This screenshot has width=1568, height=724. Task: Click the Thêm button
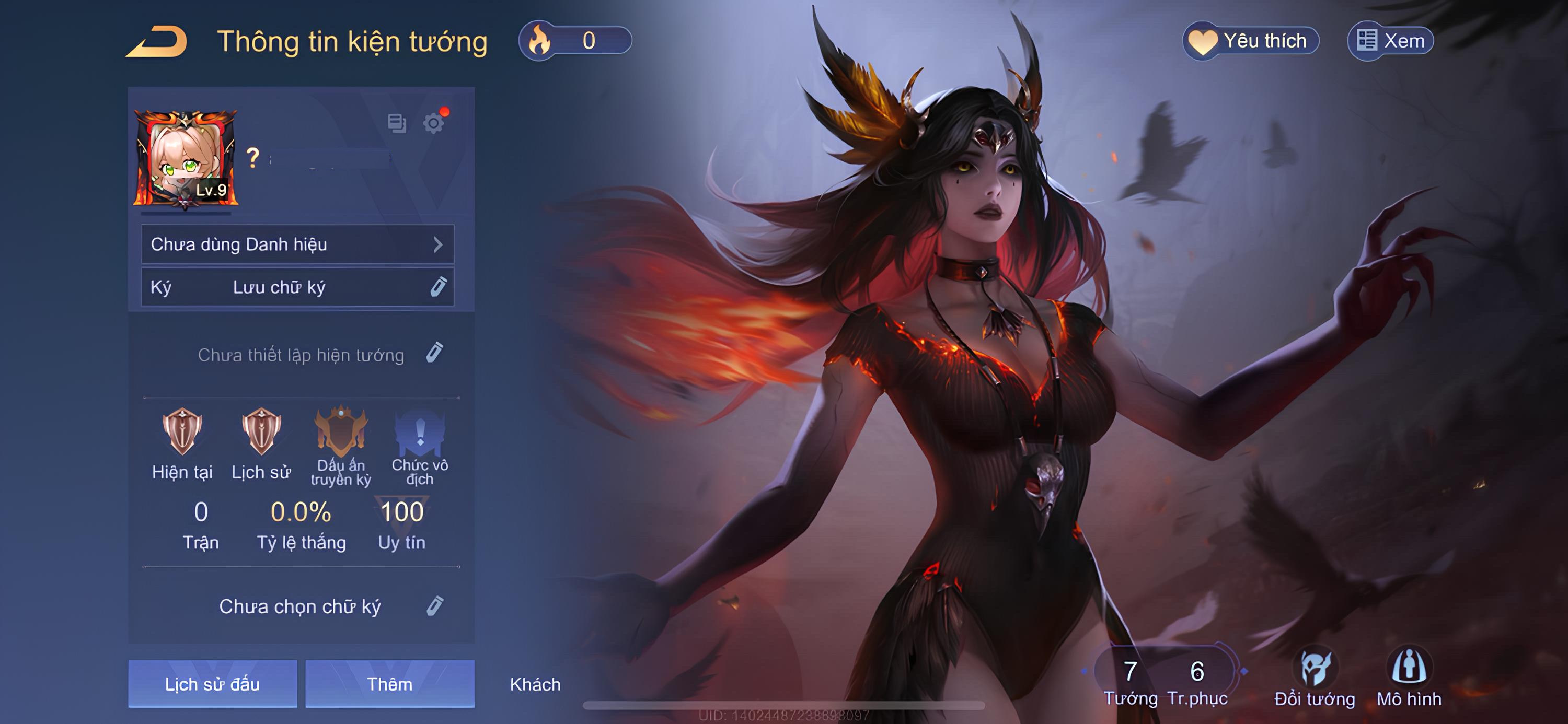click(389, 684)
